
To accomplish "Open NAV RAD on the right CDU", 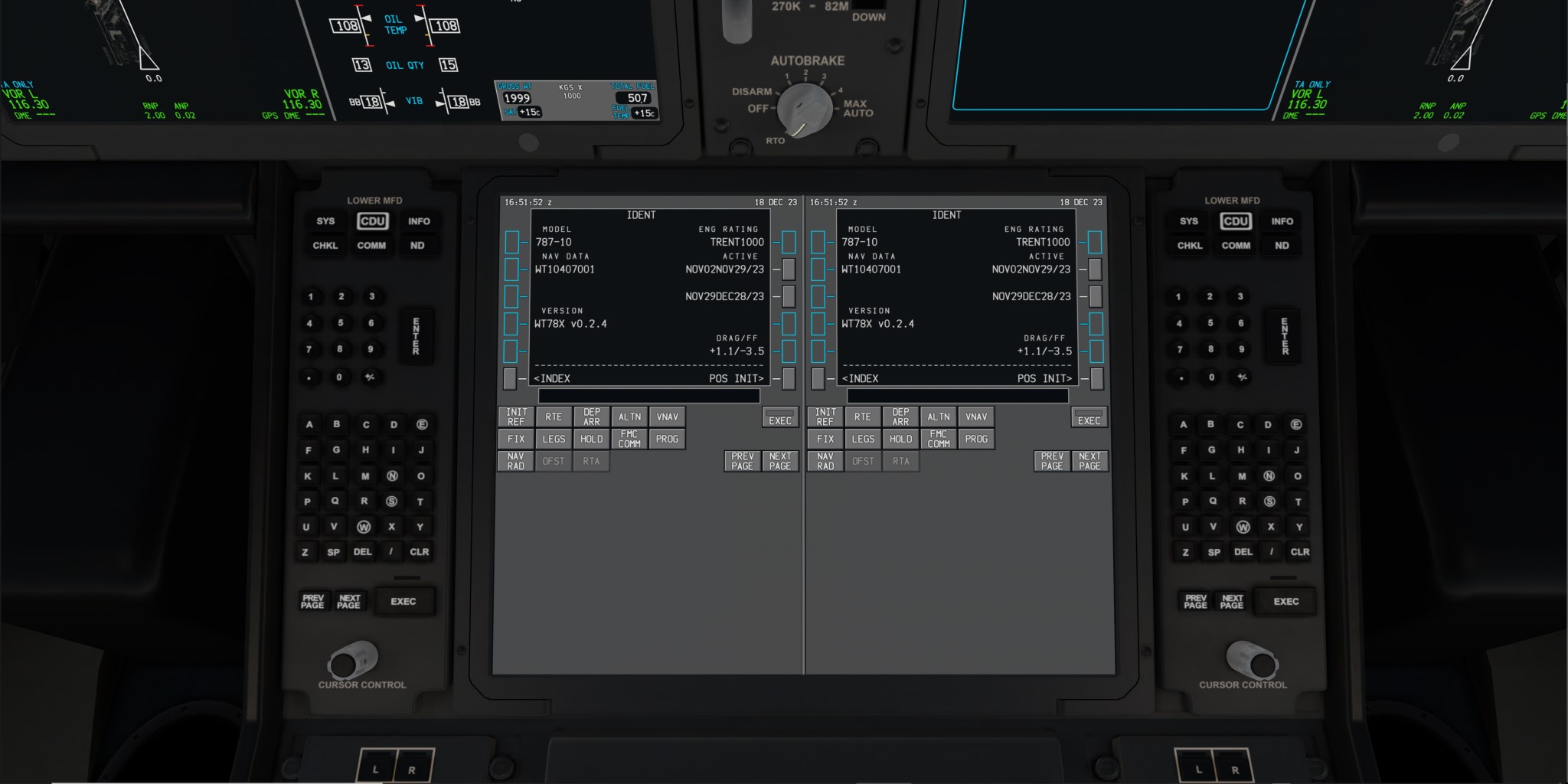I will tap(825, 461).
